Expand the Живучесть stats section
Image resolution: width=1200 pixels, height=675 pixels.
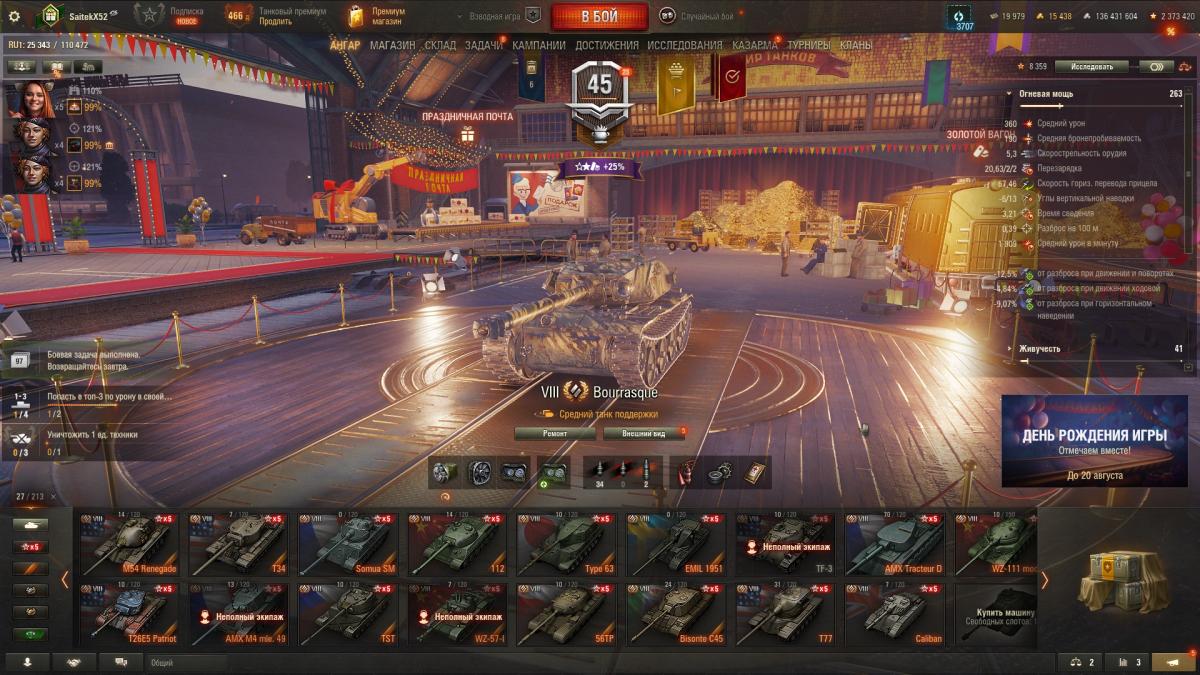tap(1040, 349)
